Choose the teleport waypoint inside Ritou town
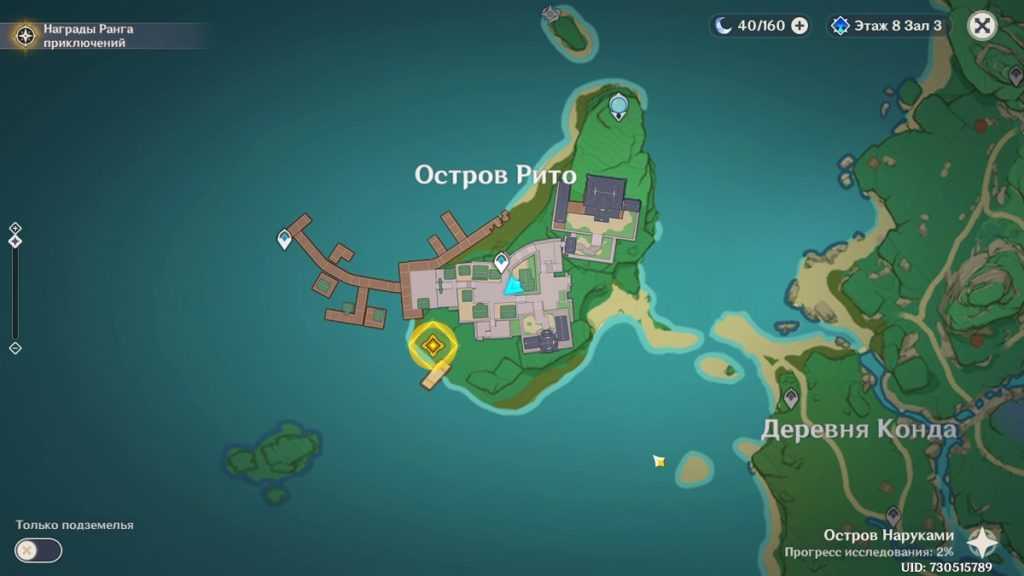The image size is (1024, 576). click(501, 262)
